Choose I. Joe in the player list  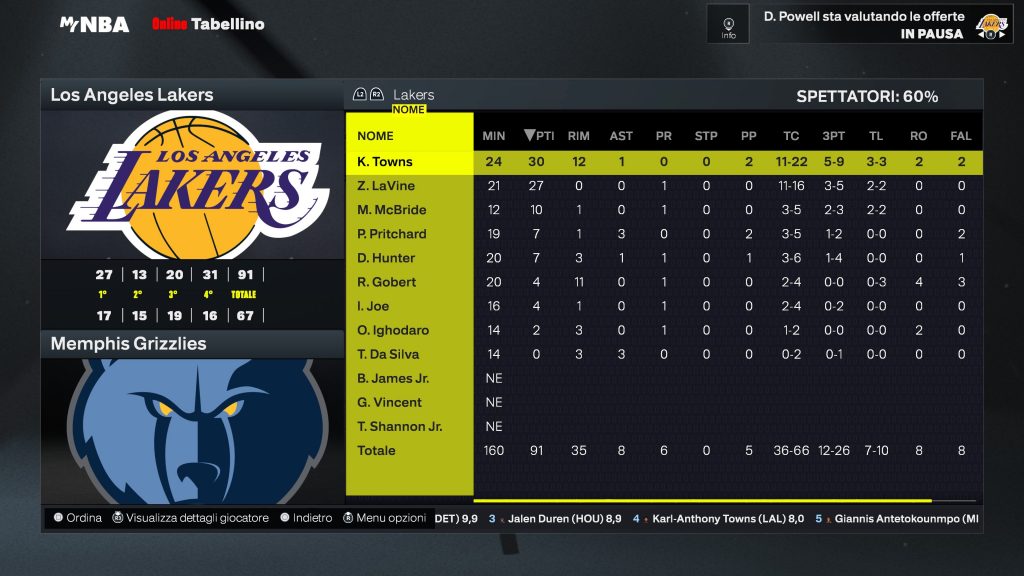(x=373, y=306)
